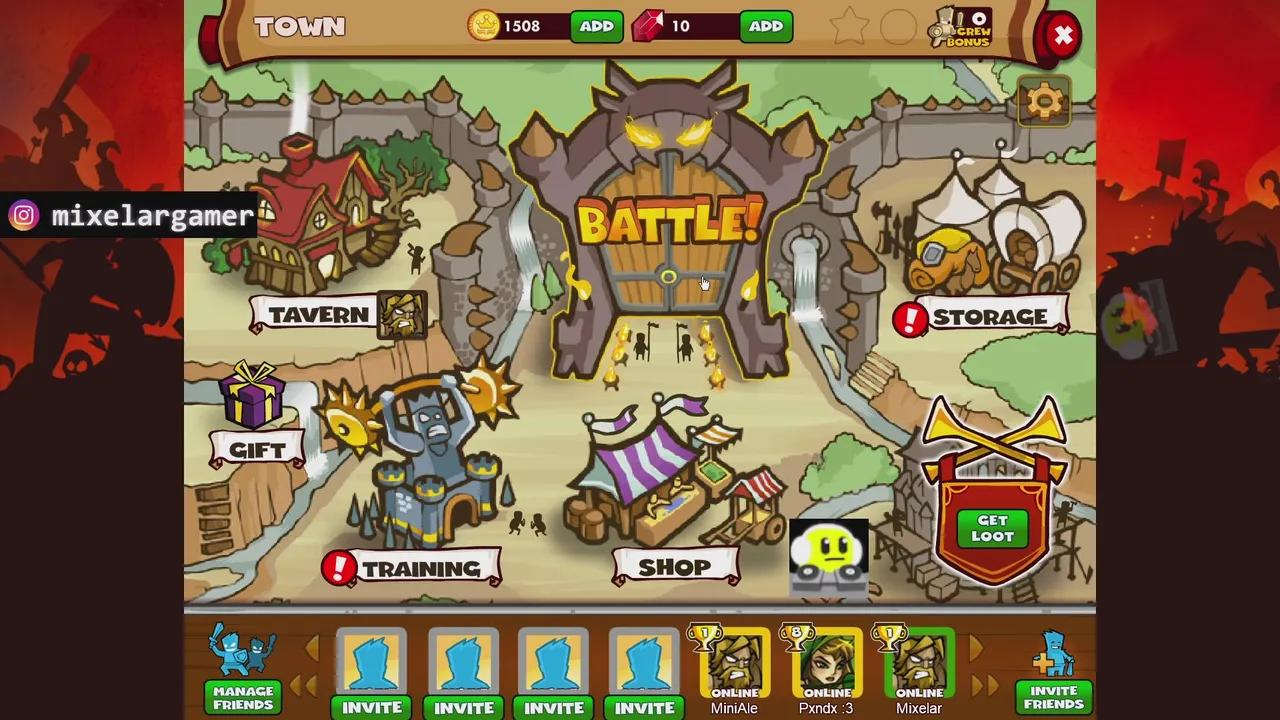Check the Crew Bonus icon

(x=962, y=28)
